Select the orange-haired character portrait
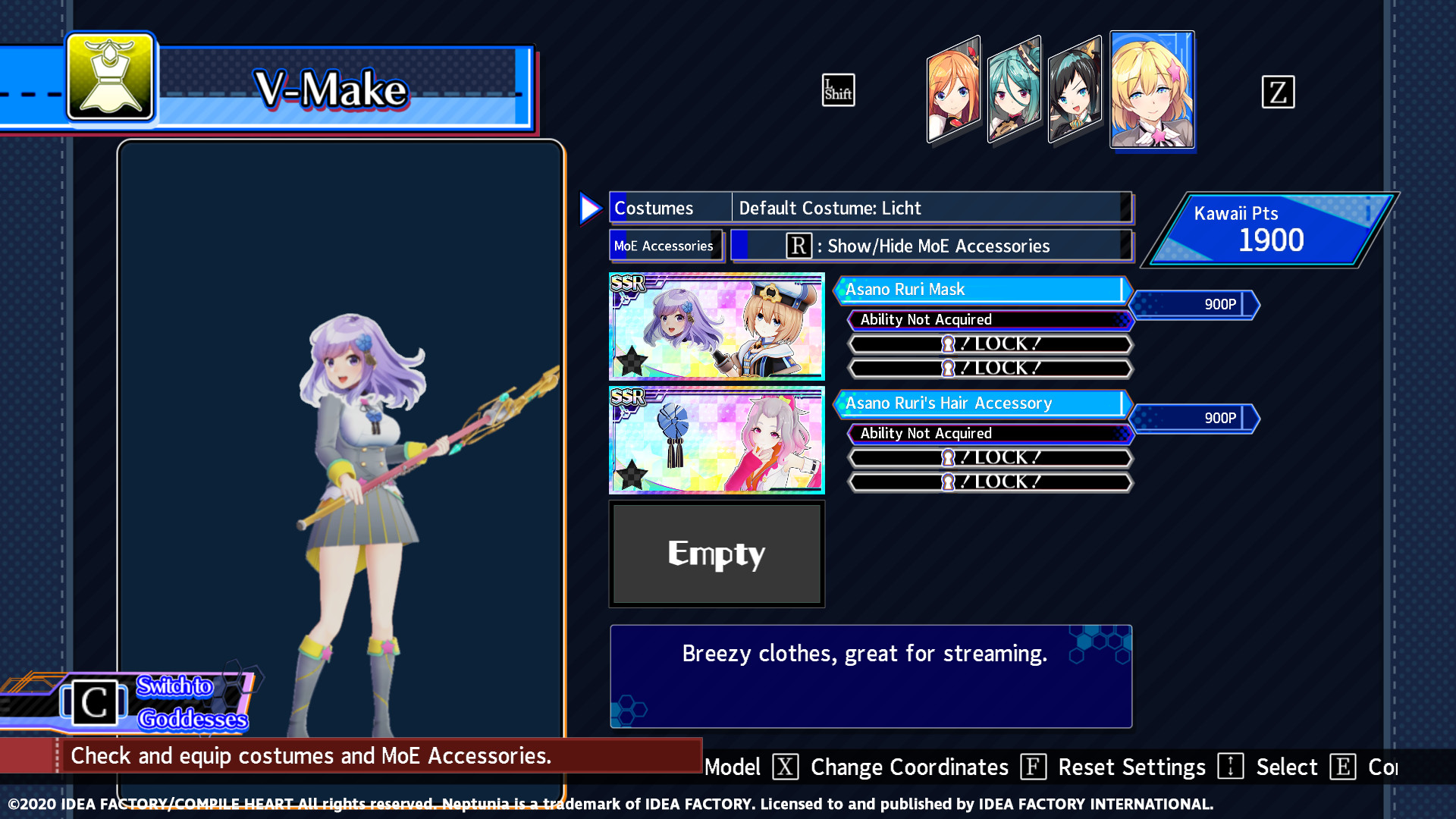The width and height of the screenshot is (1456, 819). click(x=952, y=91)
